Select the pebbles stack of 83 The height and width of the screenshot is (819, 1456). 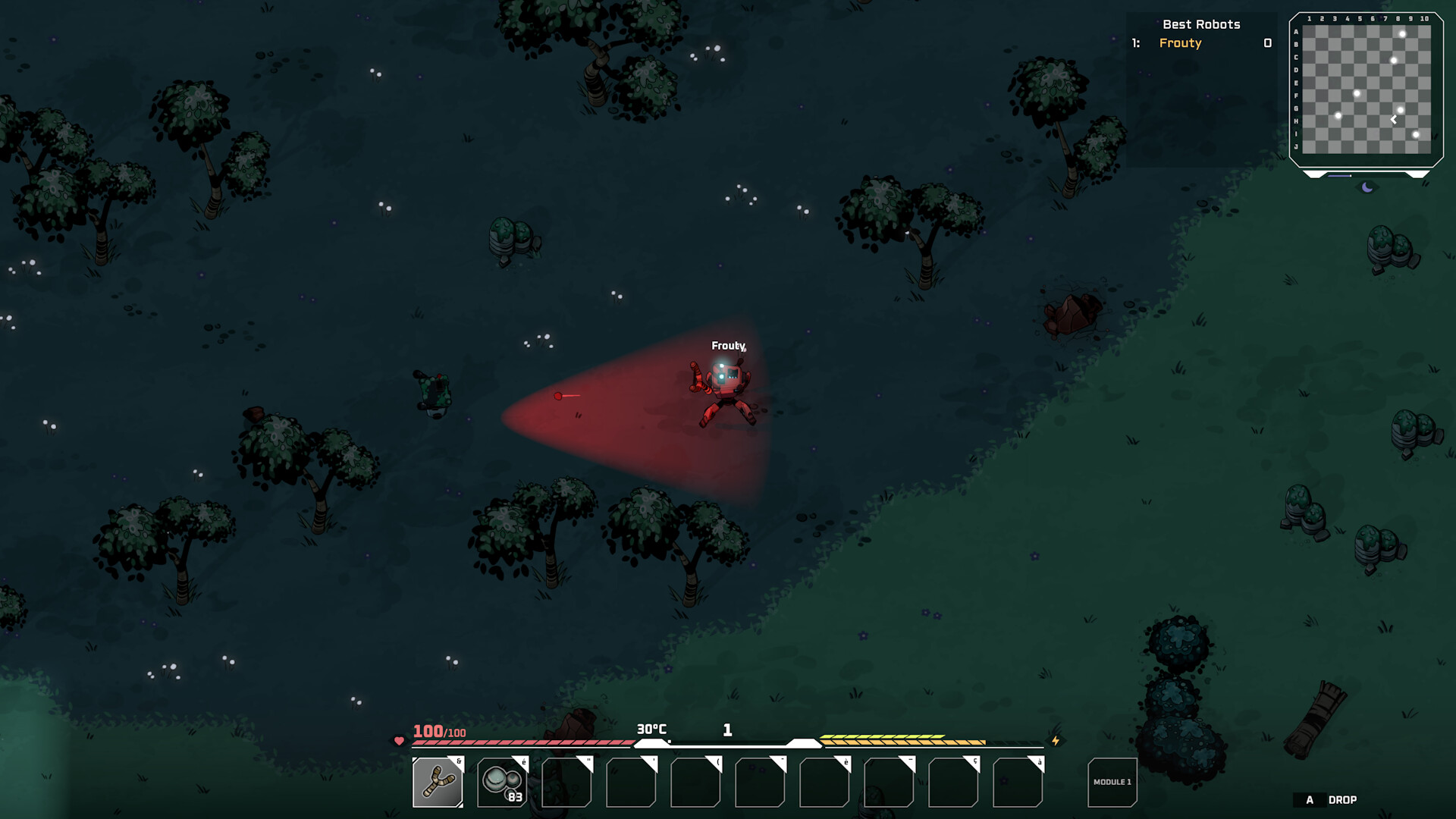tap(500, 782)
